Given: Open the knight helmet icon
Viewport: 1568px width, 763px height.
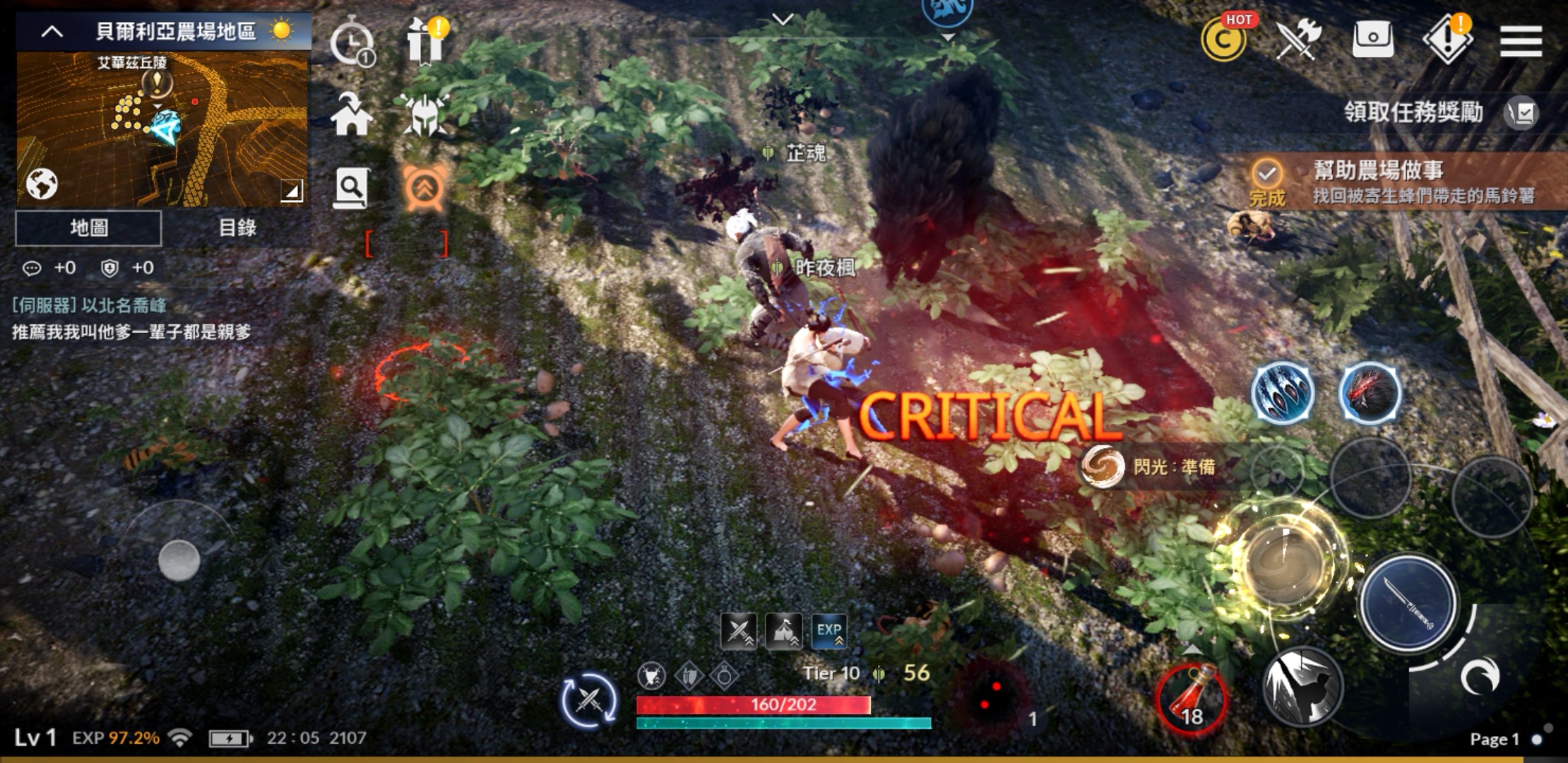Looking at the screenshot, I should click(x=424, y=114).
